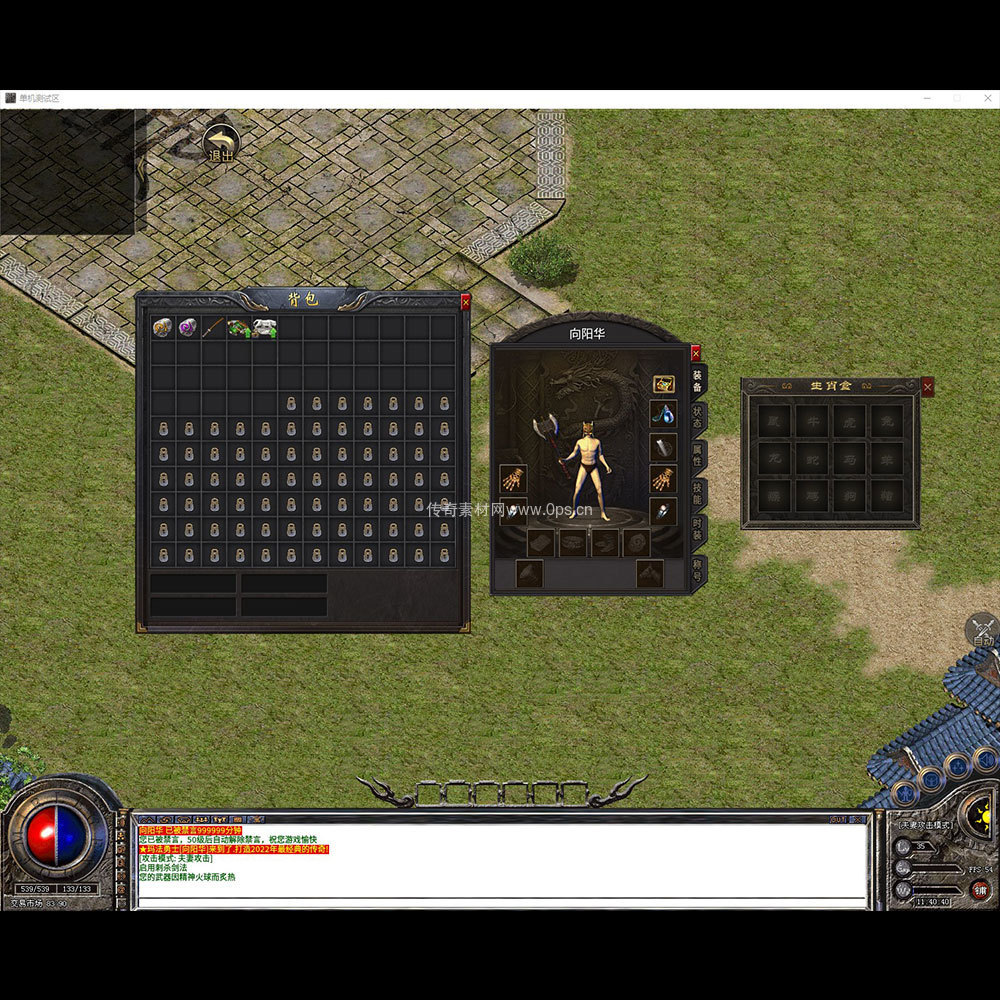Select the orange swirl scroll in backpack

[x=162, y=327]
